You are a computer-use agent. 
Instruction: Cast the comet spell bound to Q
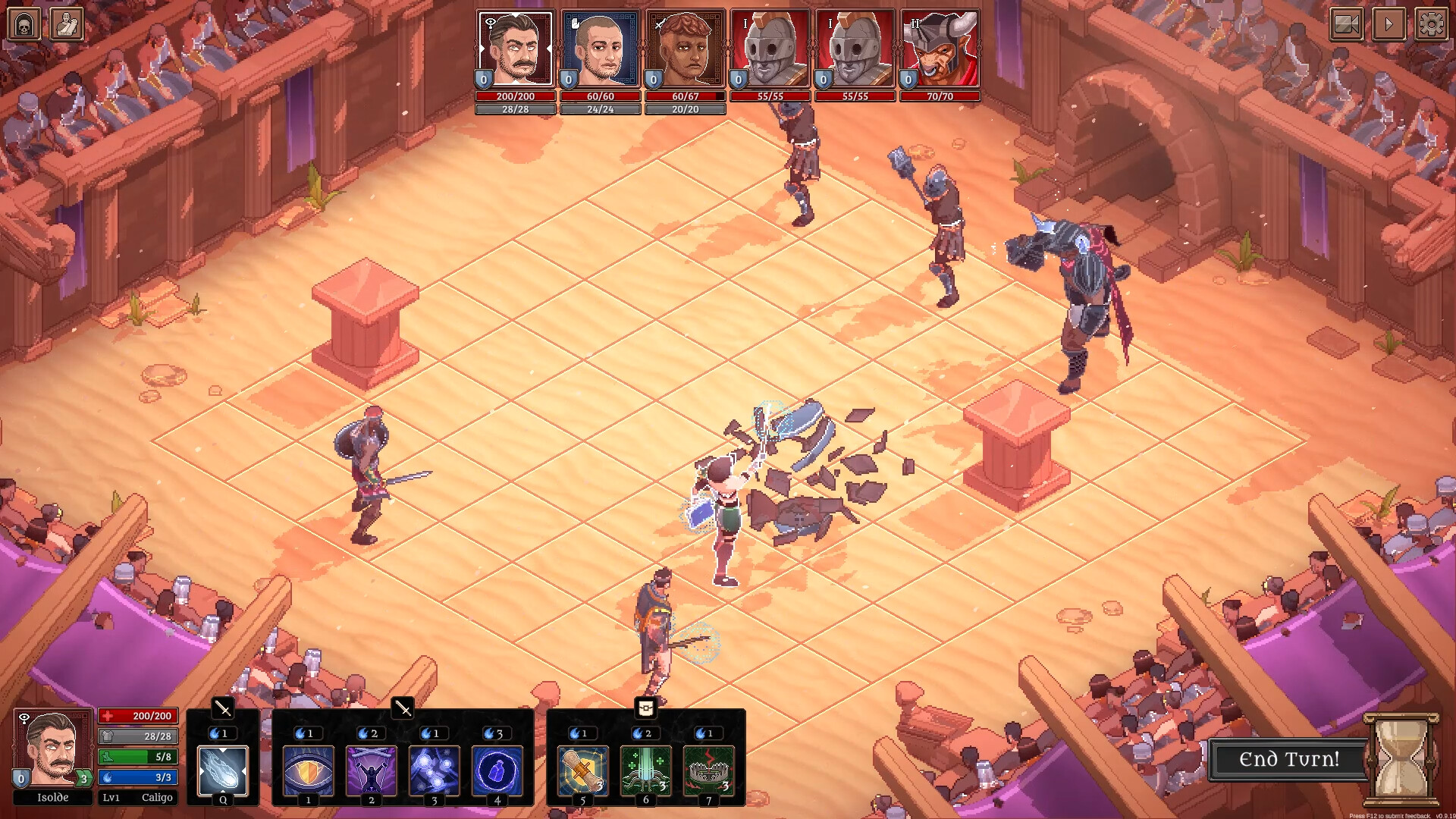tap(222, 771)
